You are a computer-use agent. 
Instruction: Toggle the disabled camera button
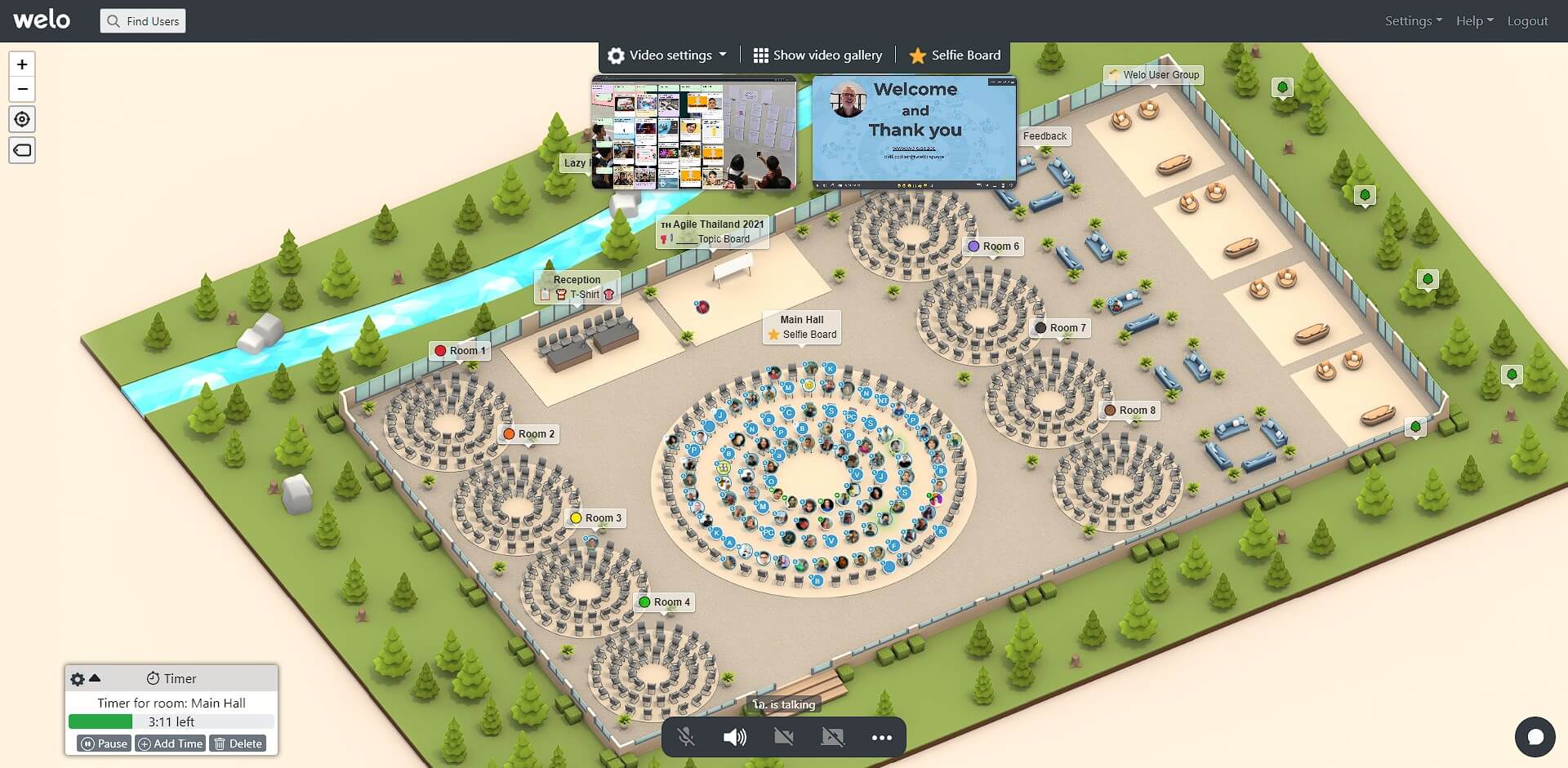[783, 738]
